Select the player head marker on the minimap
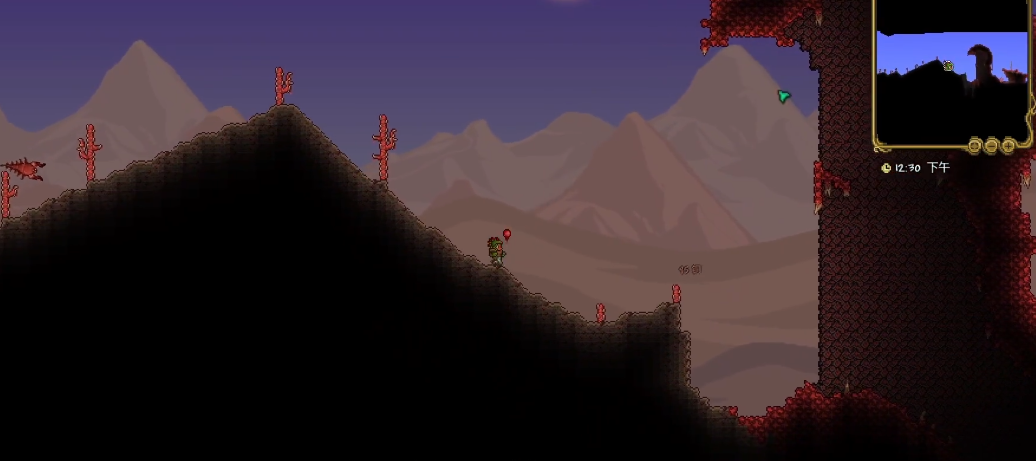1036x461 pixels. coord(948,67)
